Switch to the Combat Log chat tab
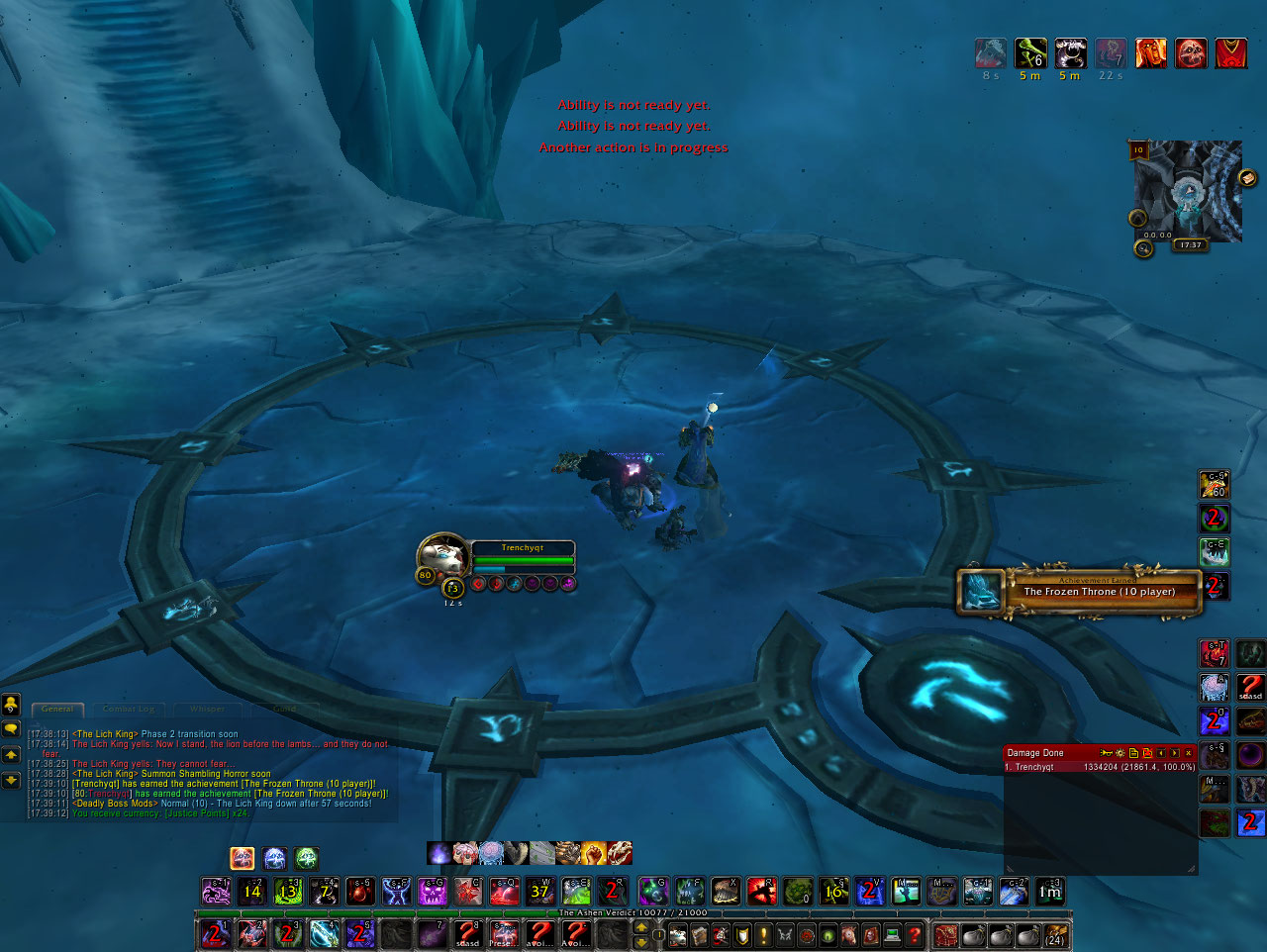 [x=129, y=709]
